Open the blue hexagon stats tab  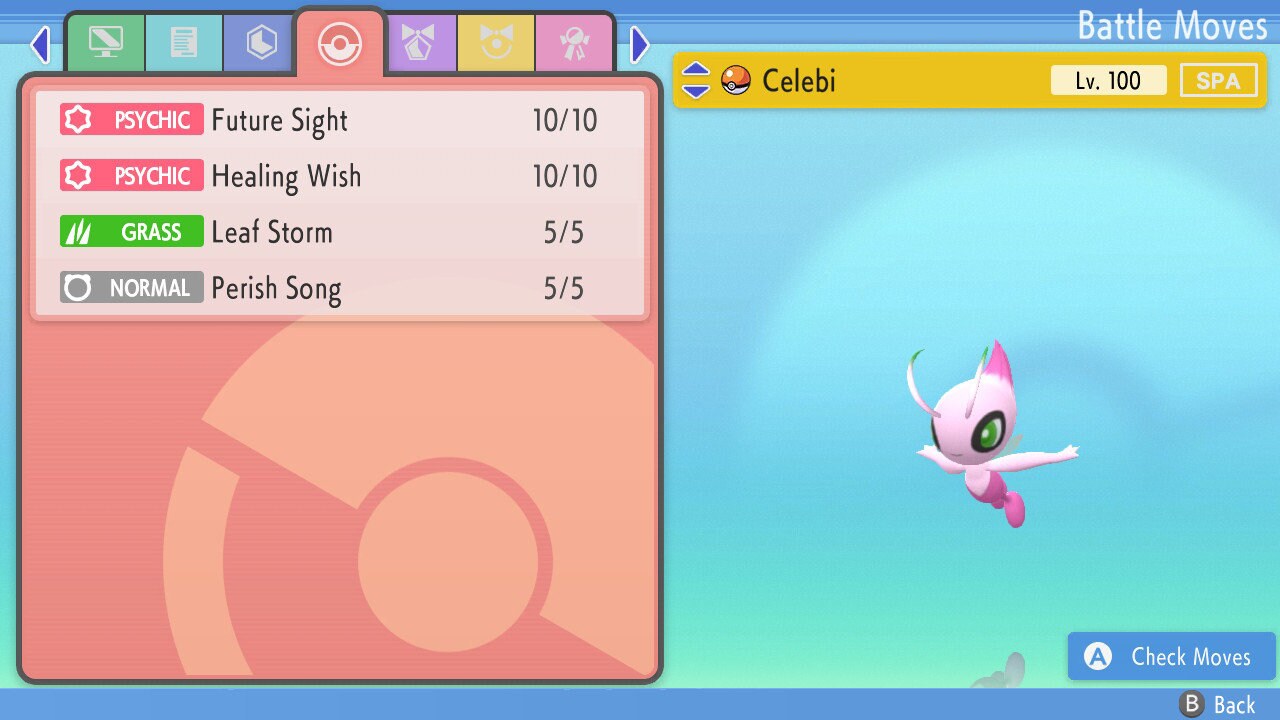(261, 43)
